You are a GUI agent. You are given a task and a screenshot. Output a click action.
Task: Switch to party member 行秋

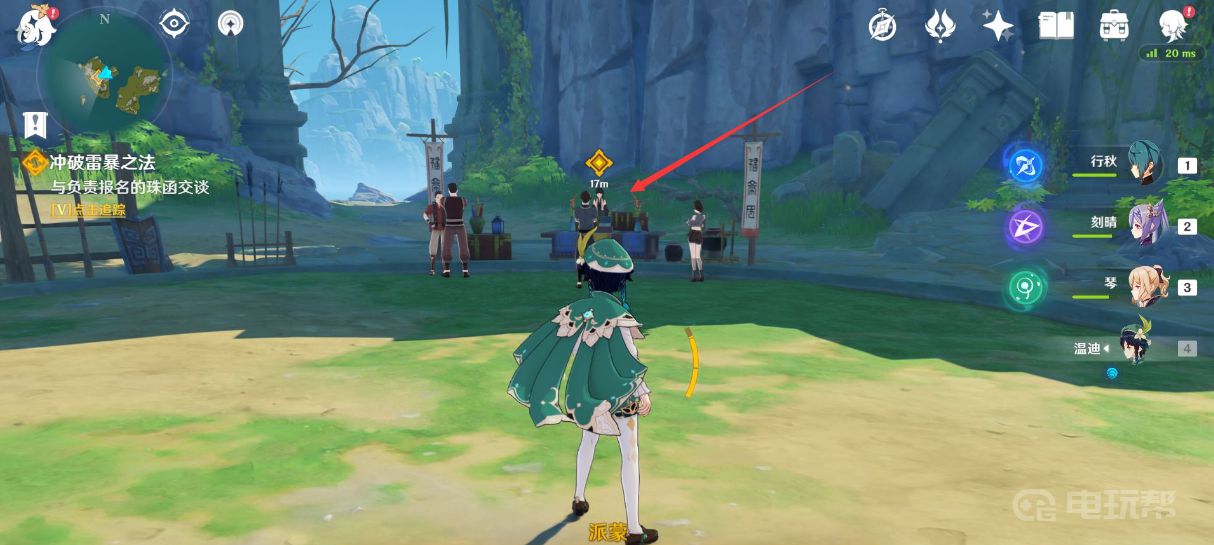(1146, 165)
